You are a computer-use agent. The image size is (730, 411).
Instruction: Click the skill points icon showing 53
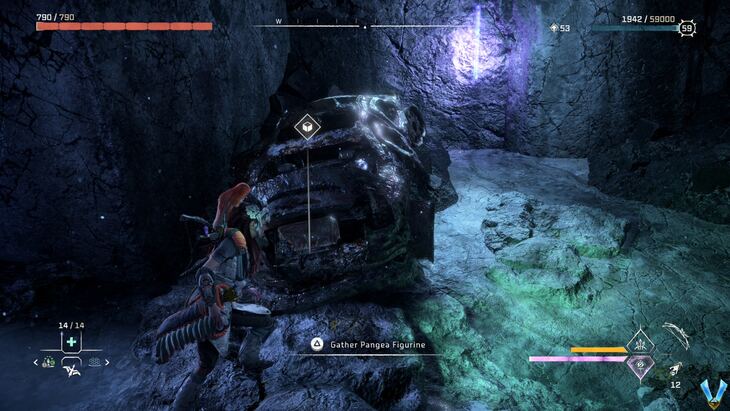(555, 28)
